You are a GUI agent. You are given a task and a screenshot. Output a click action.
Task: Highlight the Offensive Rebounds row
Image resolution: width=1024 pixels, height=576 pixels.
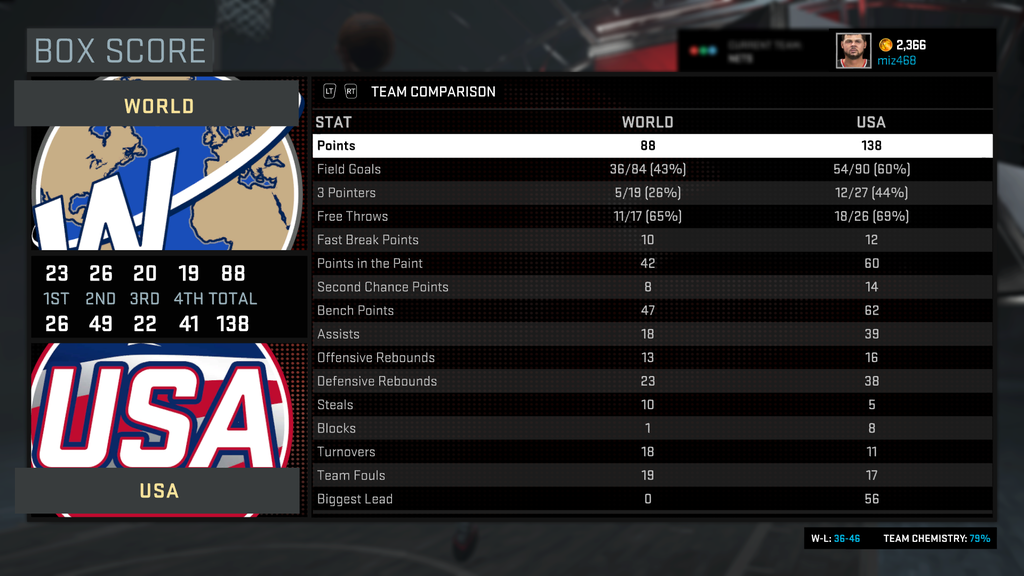[652, 358]
